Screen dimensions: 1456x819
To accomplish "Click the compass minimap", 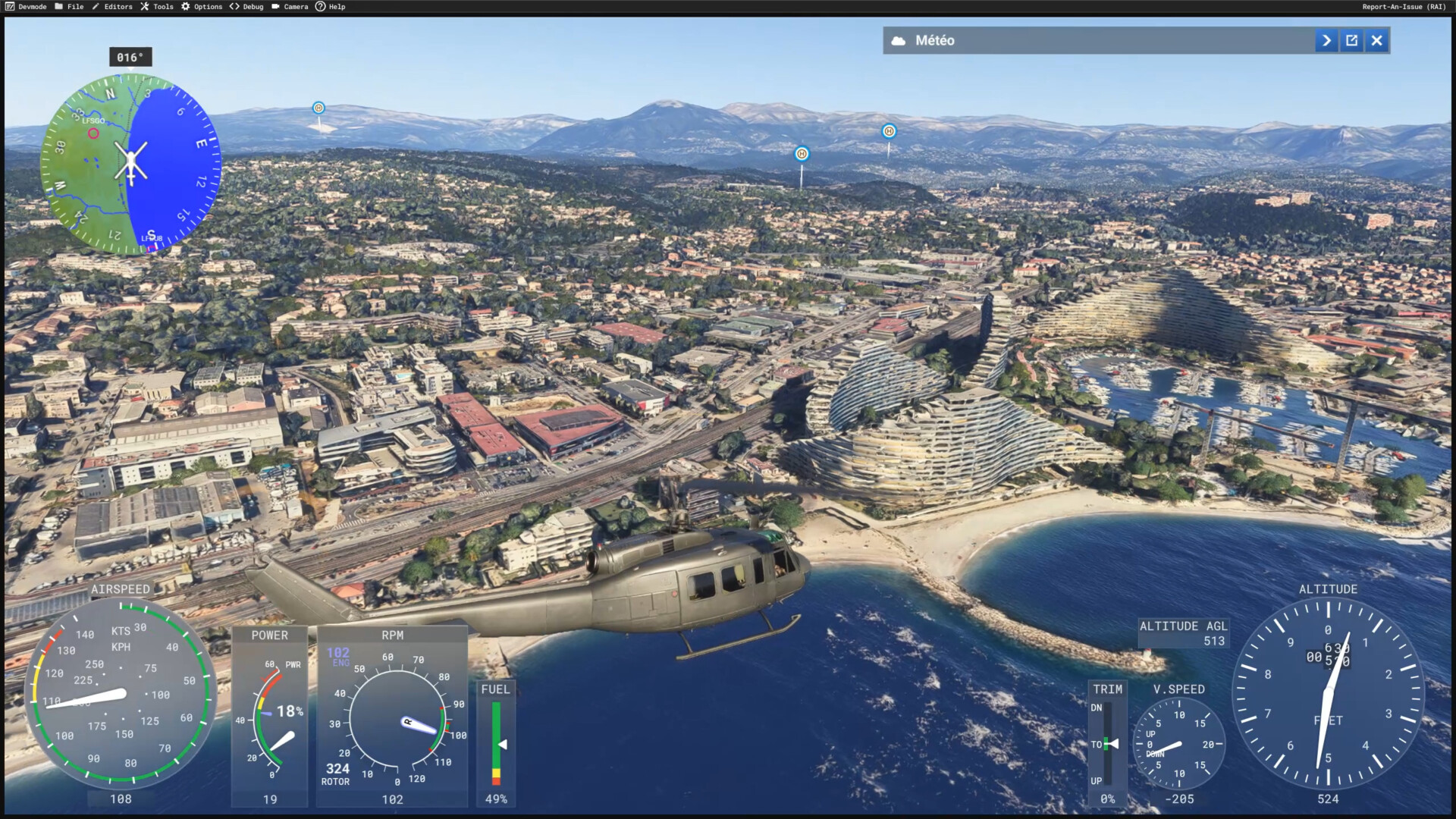I will 130,164.
